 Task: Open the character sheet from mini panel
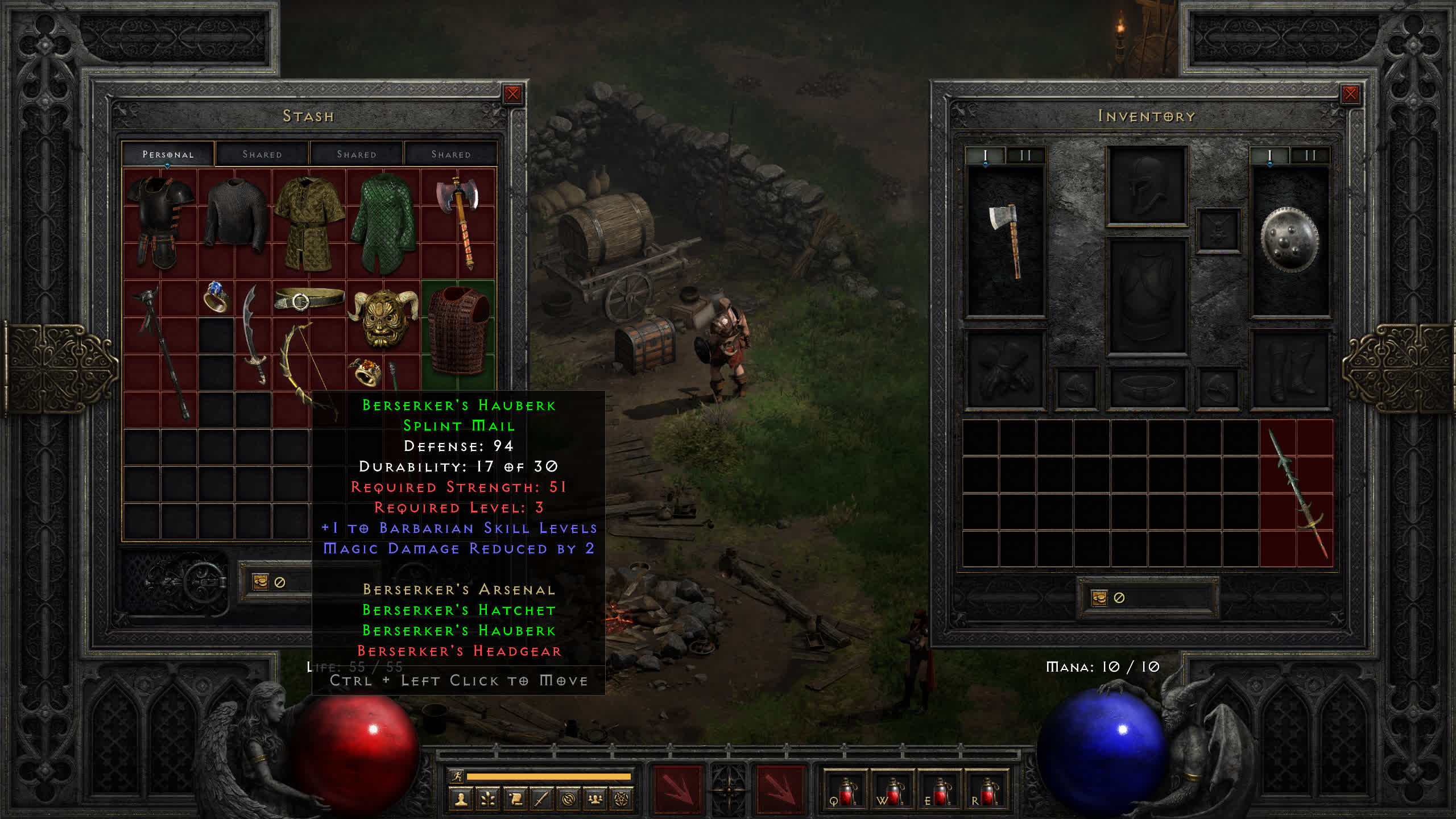click(x=461, y=800)
